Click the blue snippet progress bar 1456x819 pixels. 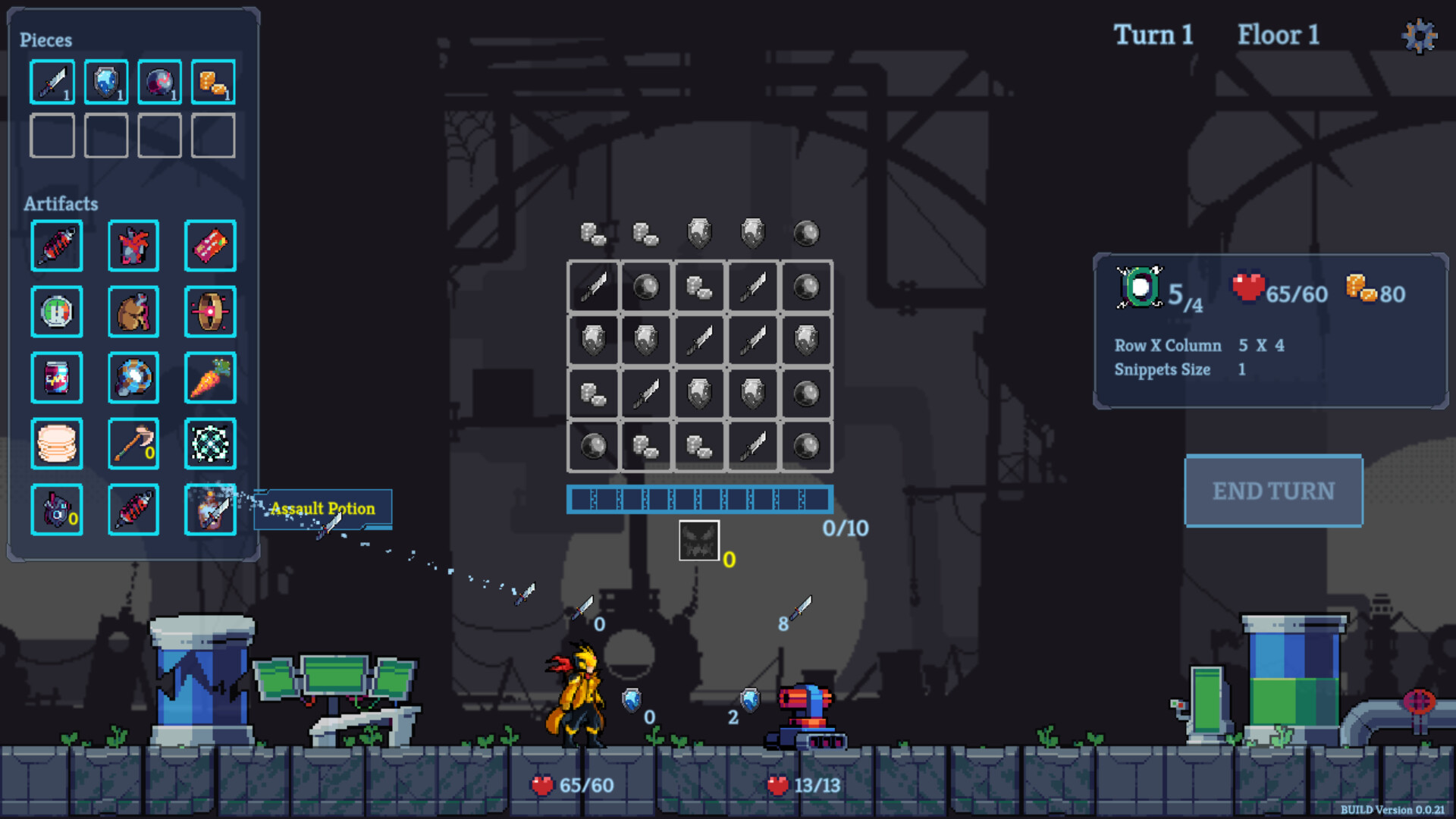coord(699,499)
